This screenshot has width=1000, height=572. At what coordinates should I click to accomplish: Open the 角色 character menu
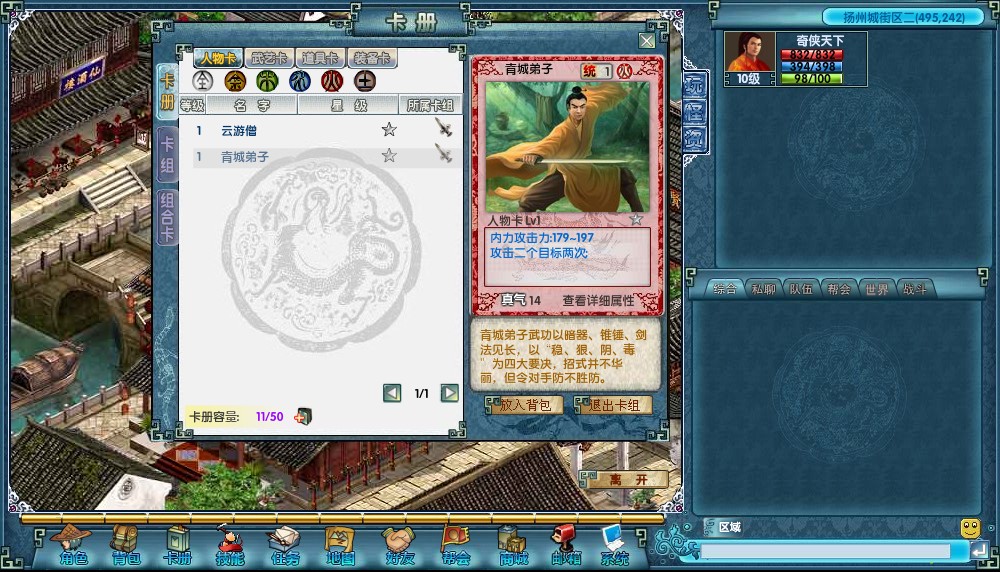73,546
